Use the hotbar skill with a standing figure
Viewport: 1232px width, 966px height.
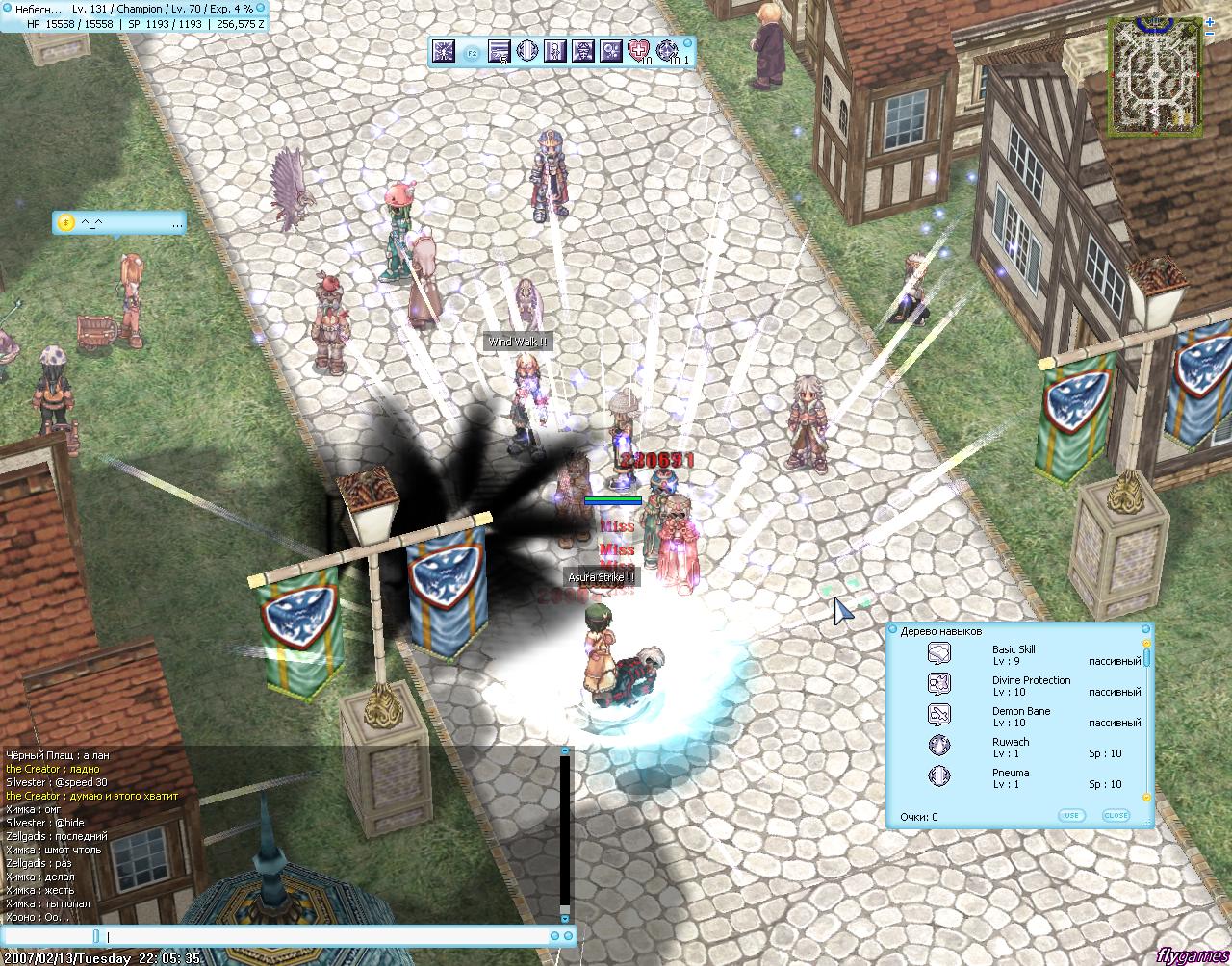(554, 51)
